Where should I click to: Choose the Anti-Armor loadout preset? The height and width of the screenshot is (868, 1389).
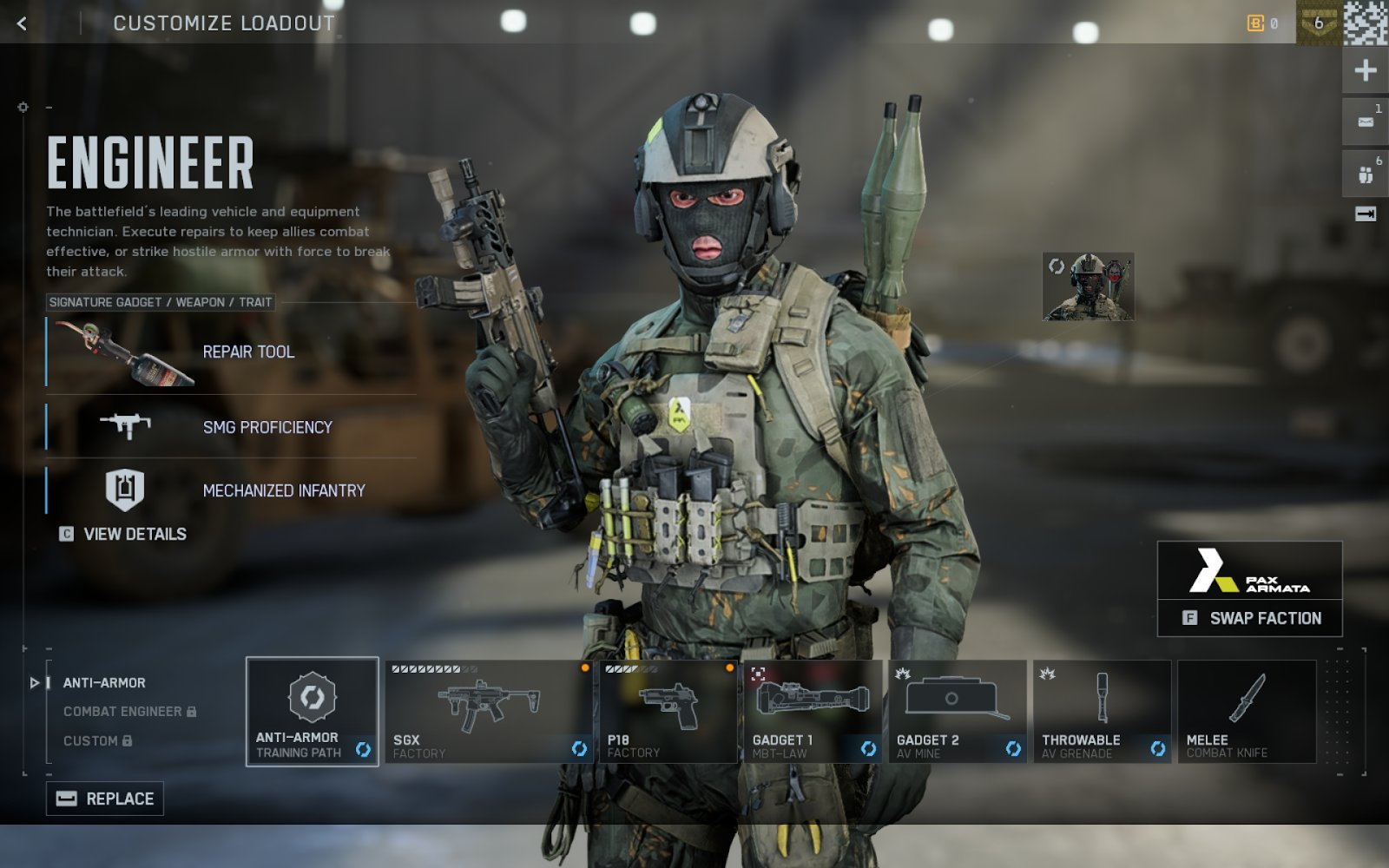pos(104,683)
